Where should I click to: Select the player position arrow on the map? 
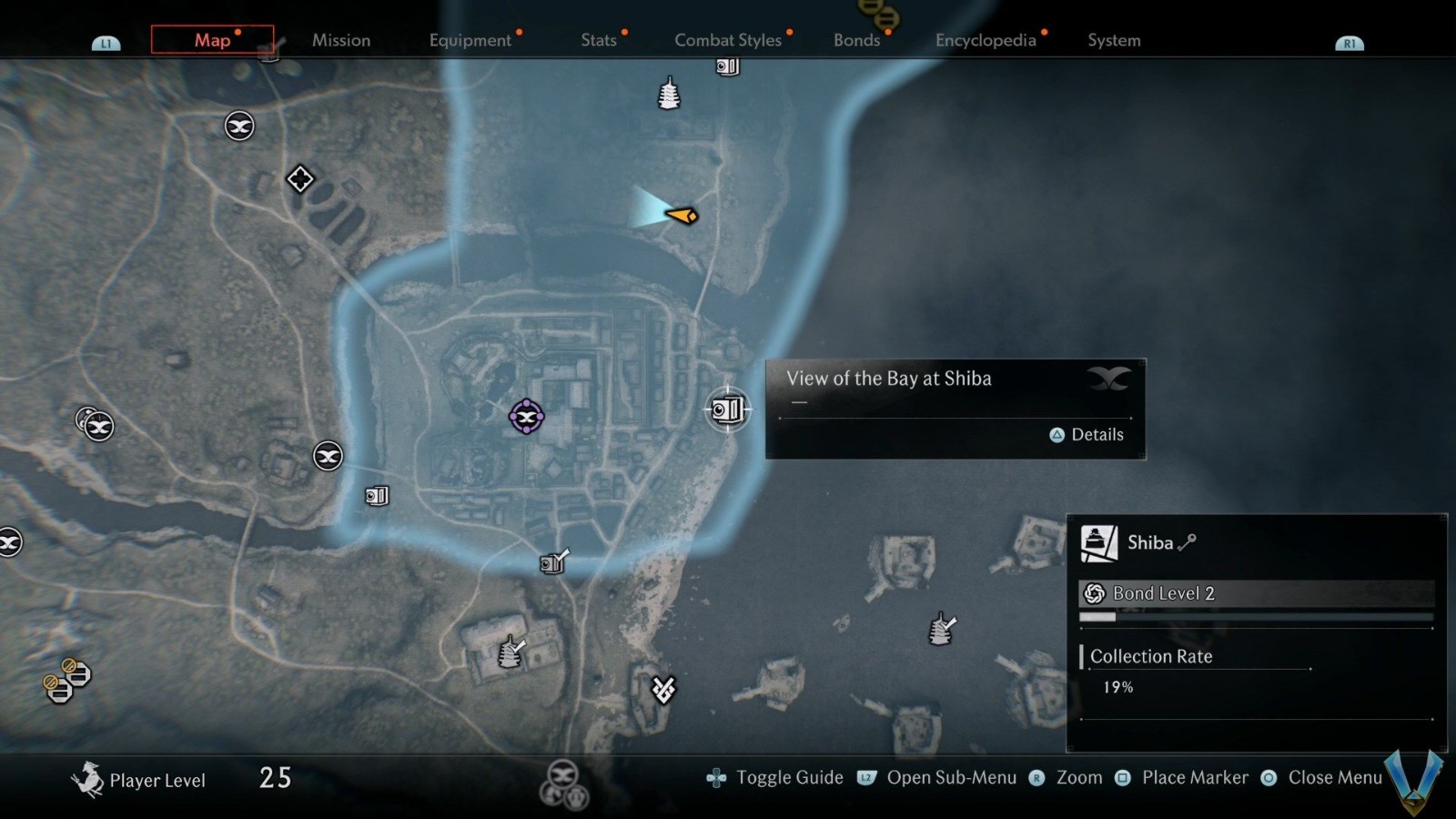pyautogui.click(x=681, y=215)
